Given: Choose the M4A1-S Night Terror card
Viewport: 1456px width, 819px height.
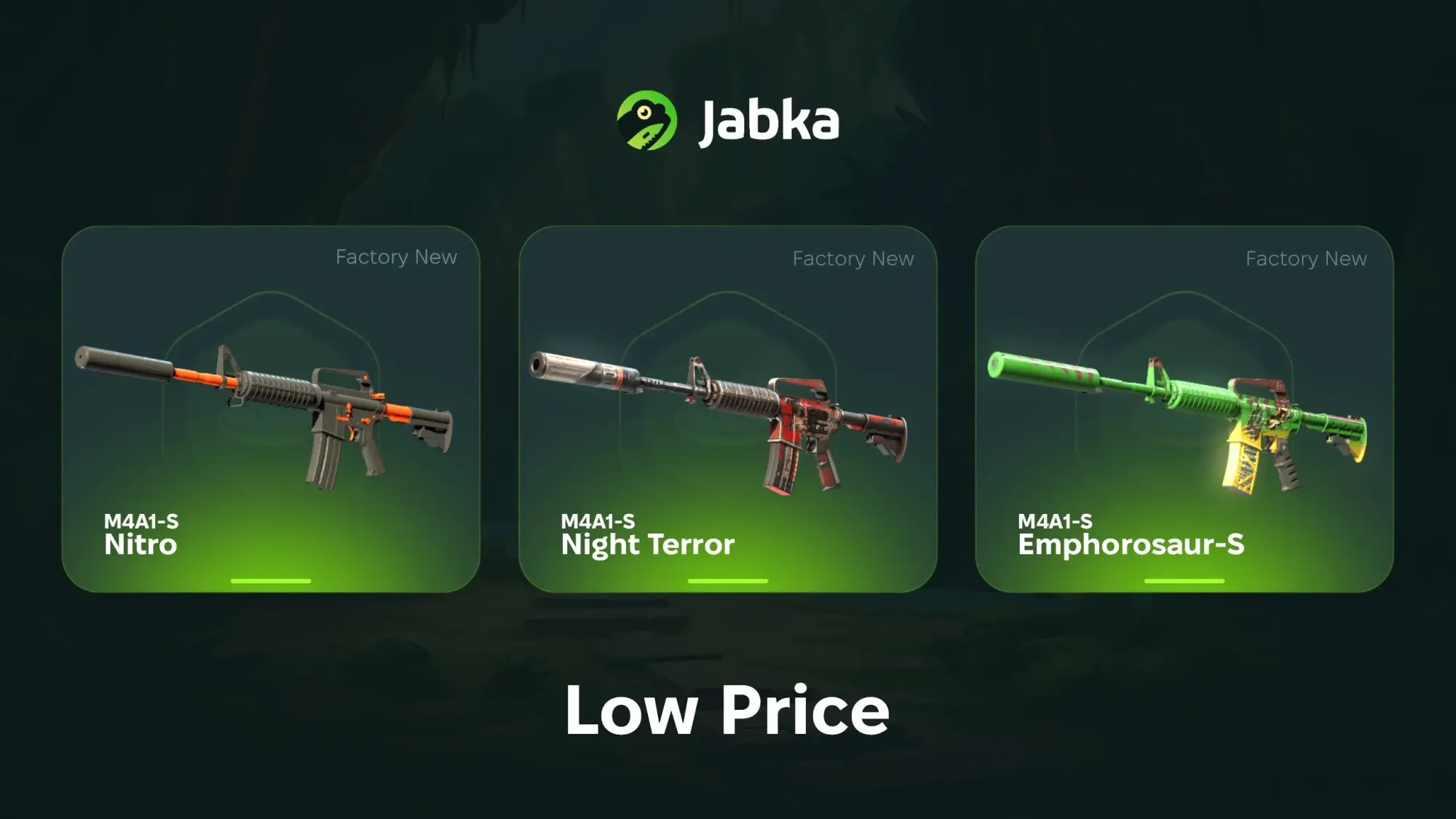Looking at the screenshot, I should 727,409.
